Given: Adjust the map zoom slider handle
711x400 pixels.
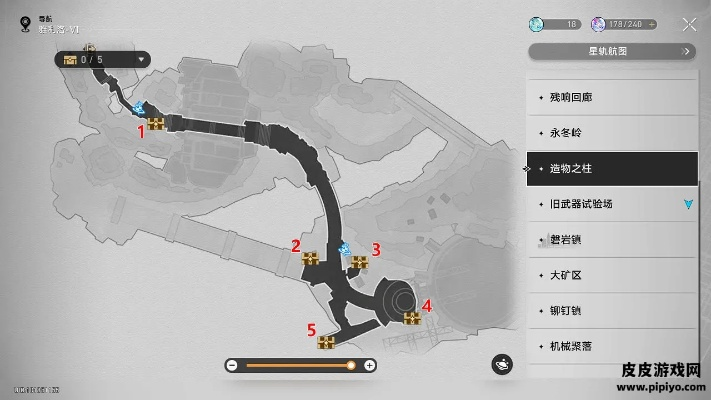Looking at the screenshot, I should (x=350, y=366).
